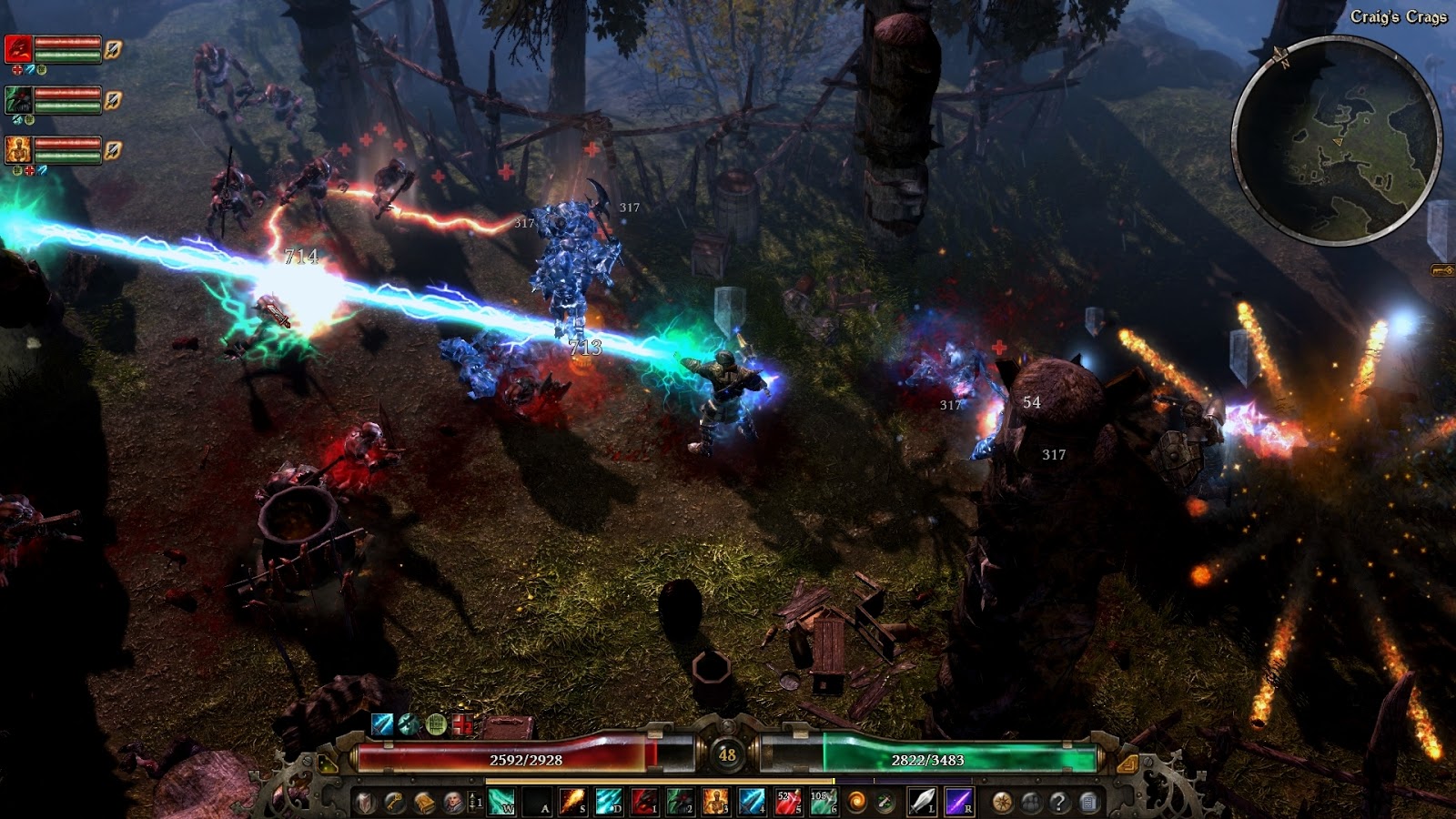Click the orange swirl portal icon
Screen dimensions: 1456x819
click(857, 802)
